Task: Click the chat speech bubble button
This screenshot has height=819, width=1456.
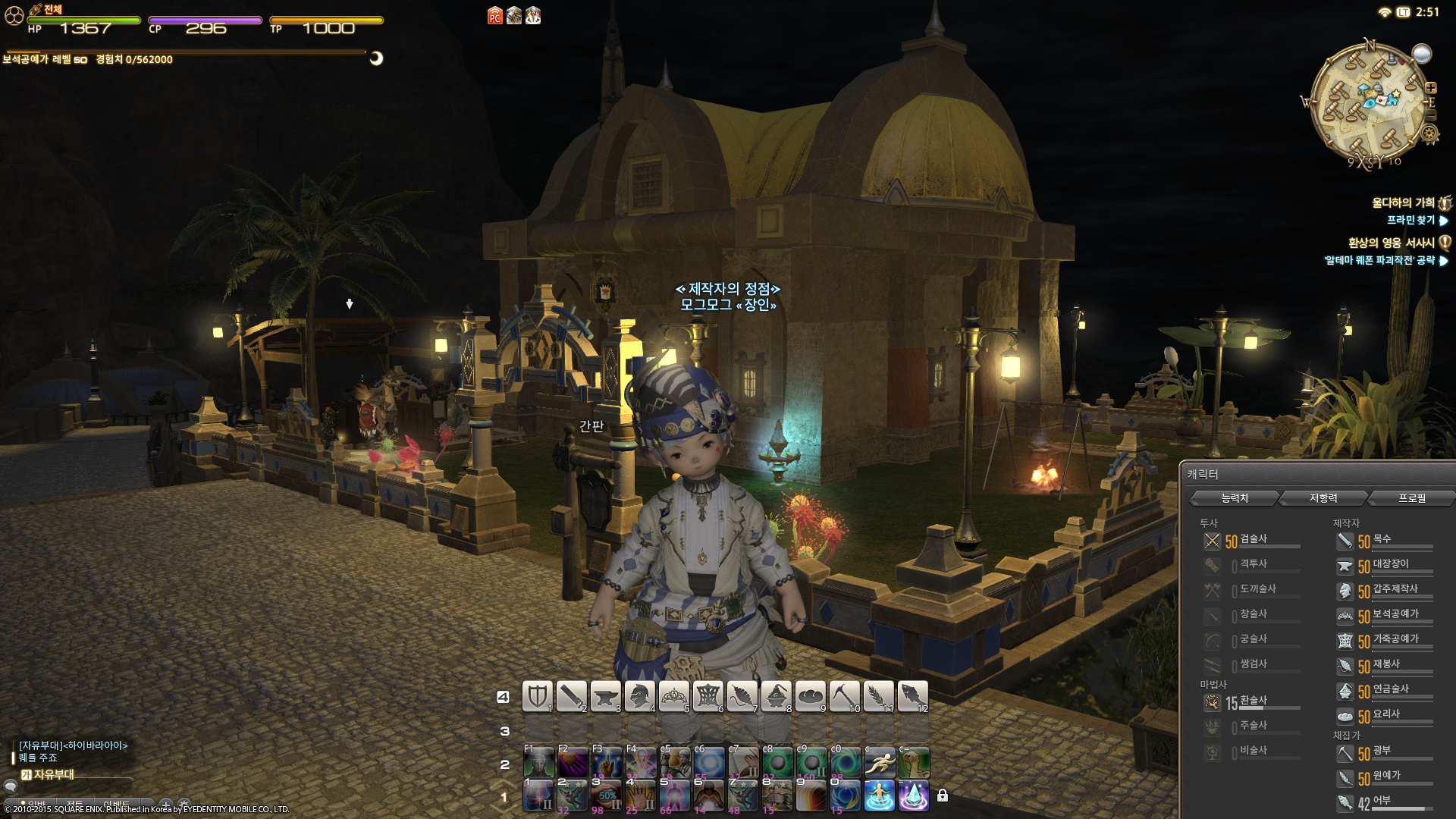Action: pos(11,786)
